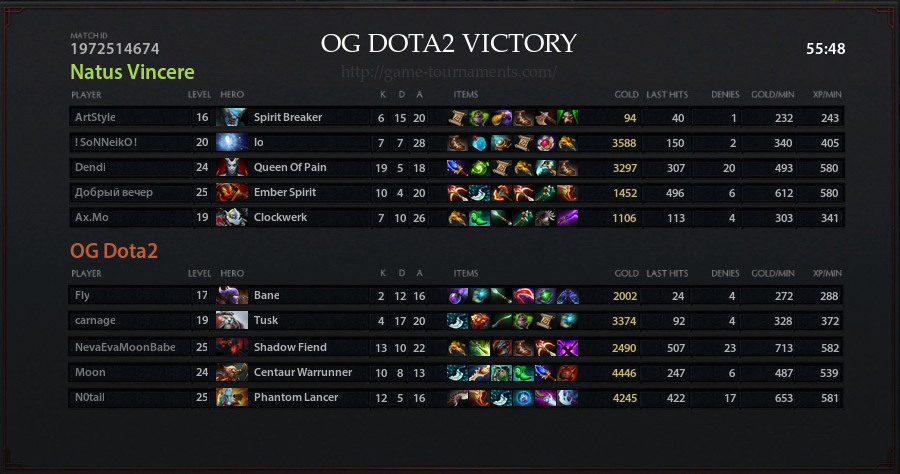Open the Shadow Fiend hero portrait

tap(231, 347)
